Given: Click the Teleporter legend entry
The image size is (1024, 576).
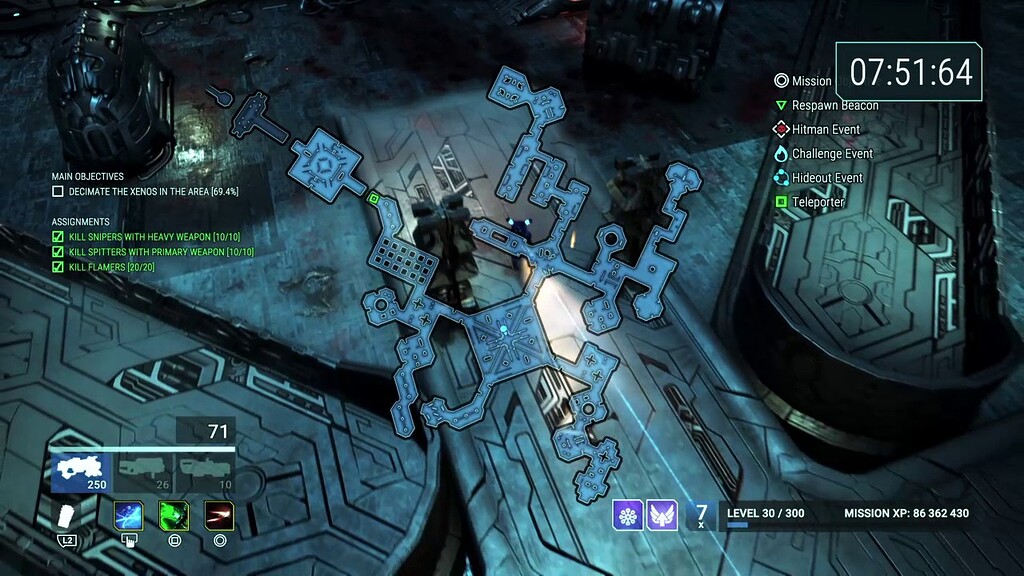Looking at the screenshot, I should (x=809, y=202).
